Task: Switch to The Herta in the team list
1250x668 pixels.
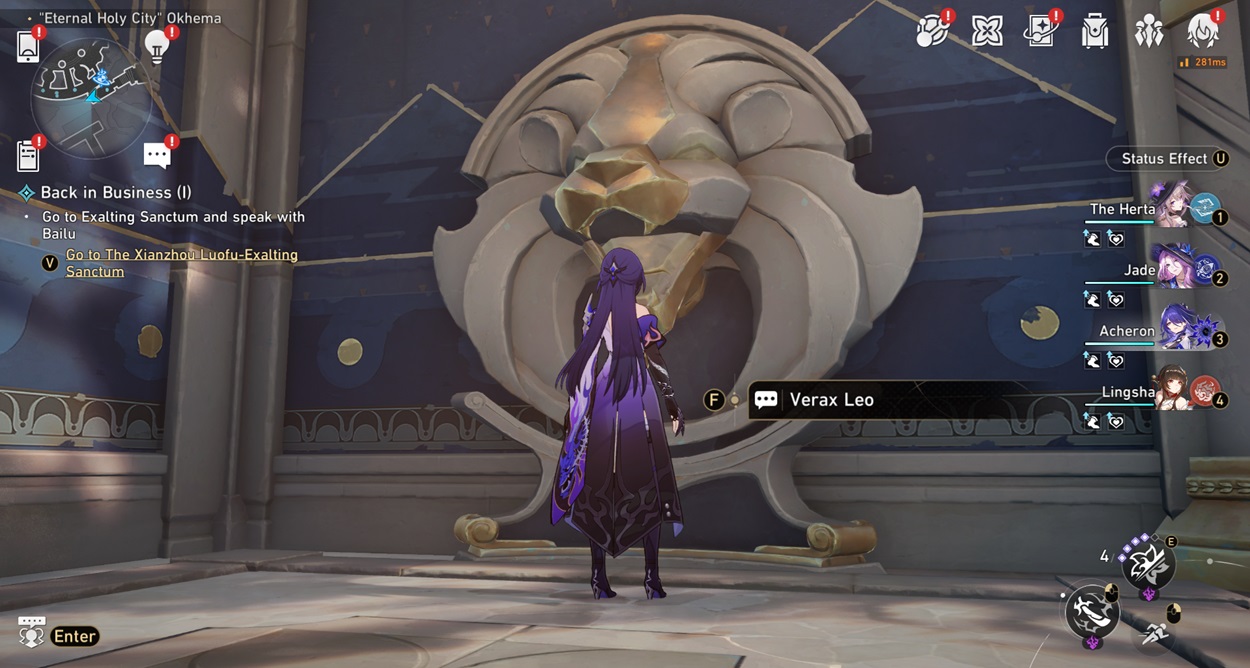Action: (x=1170, y=207)
